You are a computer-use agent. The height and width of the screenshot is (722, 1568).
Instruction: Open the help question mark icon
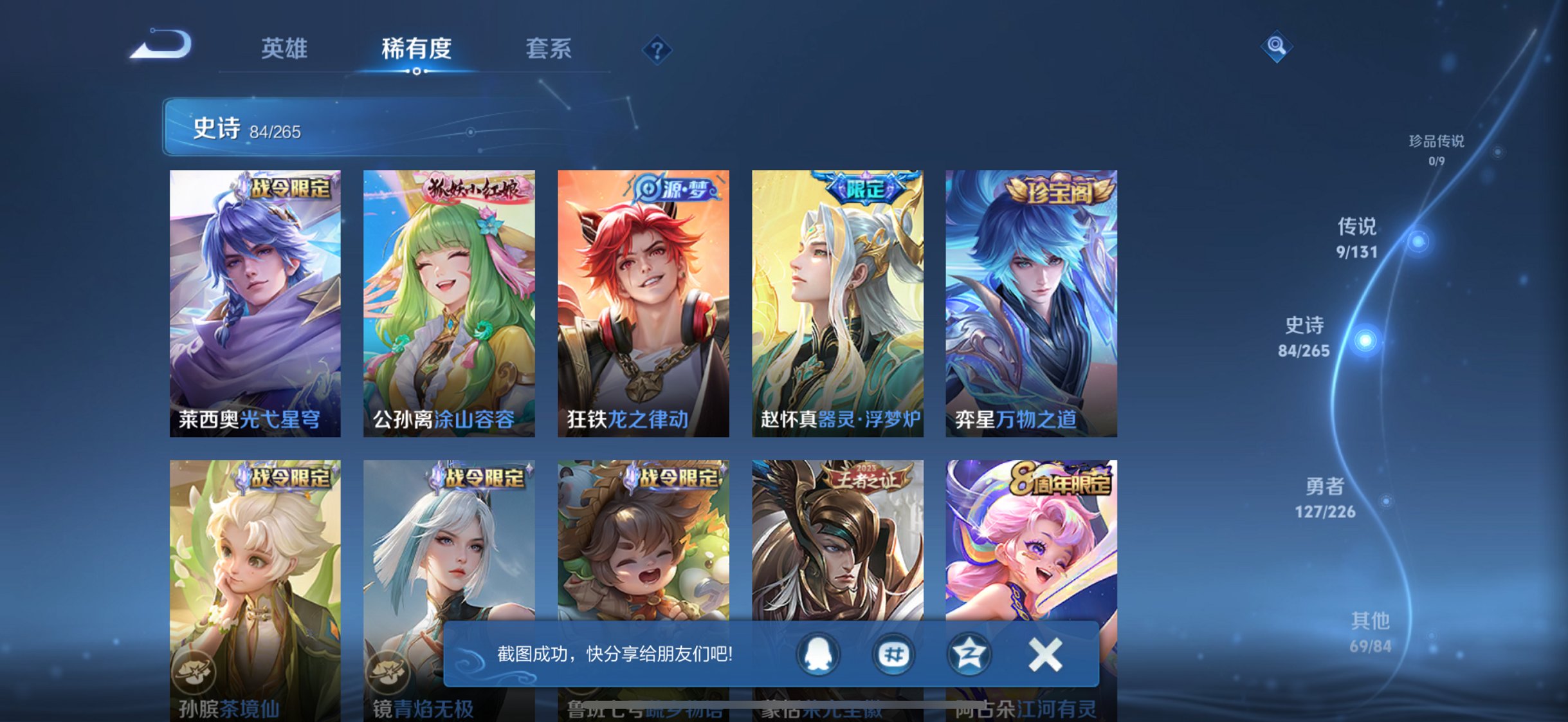657,49
